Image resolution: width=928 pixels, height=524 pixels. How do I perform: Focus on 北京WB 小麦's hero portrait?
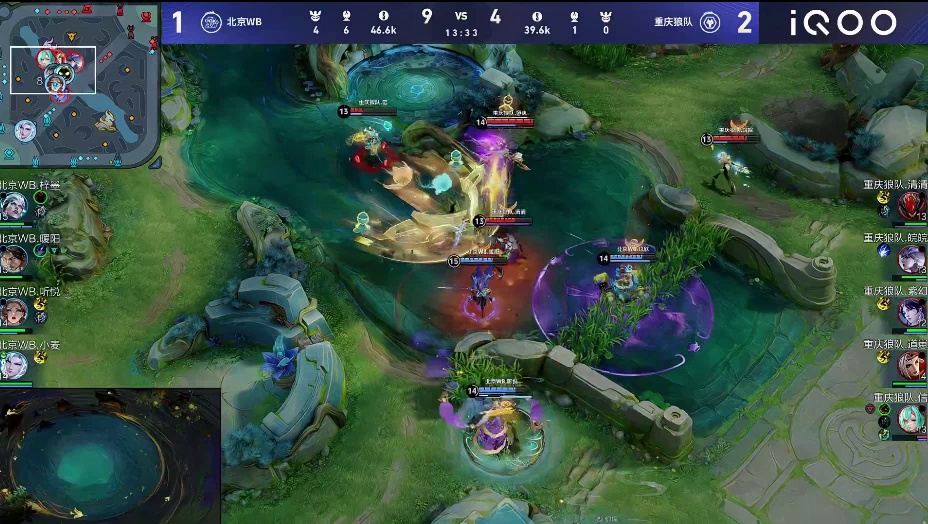point(13,365)
